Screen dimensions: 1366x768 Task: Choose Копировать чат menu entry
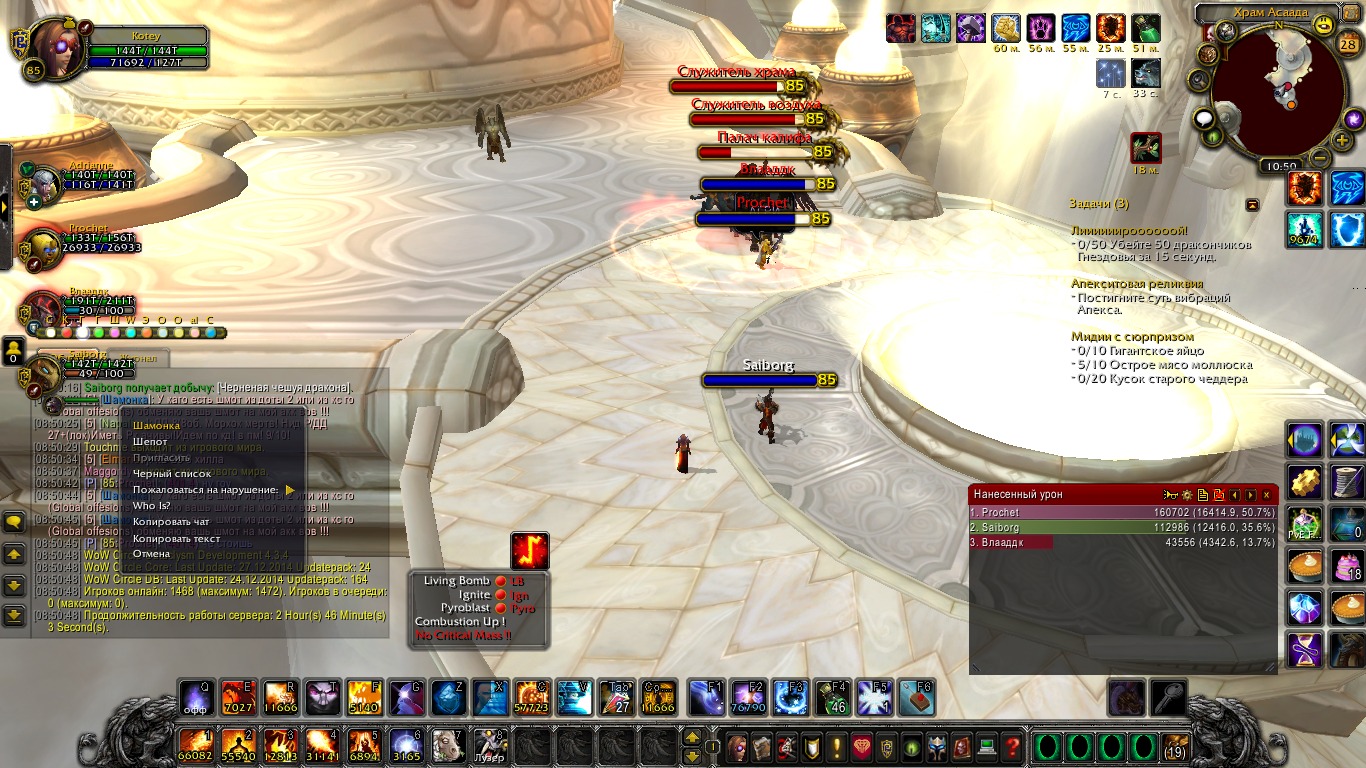[171, 522]
